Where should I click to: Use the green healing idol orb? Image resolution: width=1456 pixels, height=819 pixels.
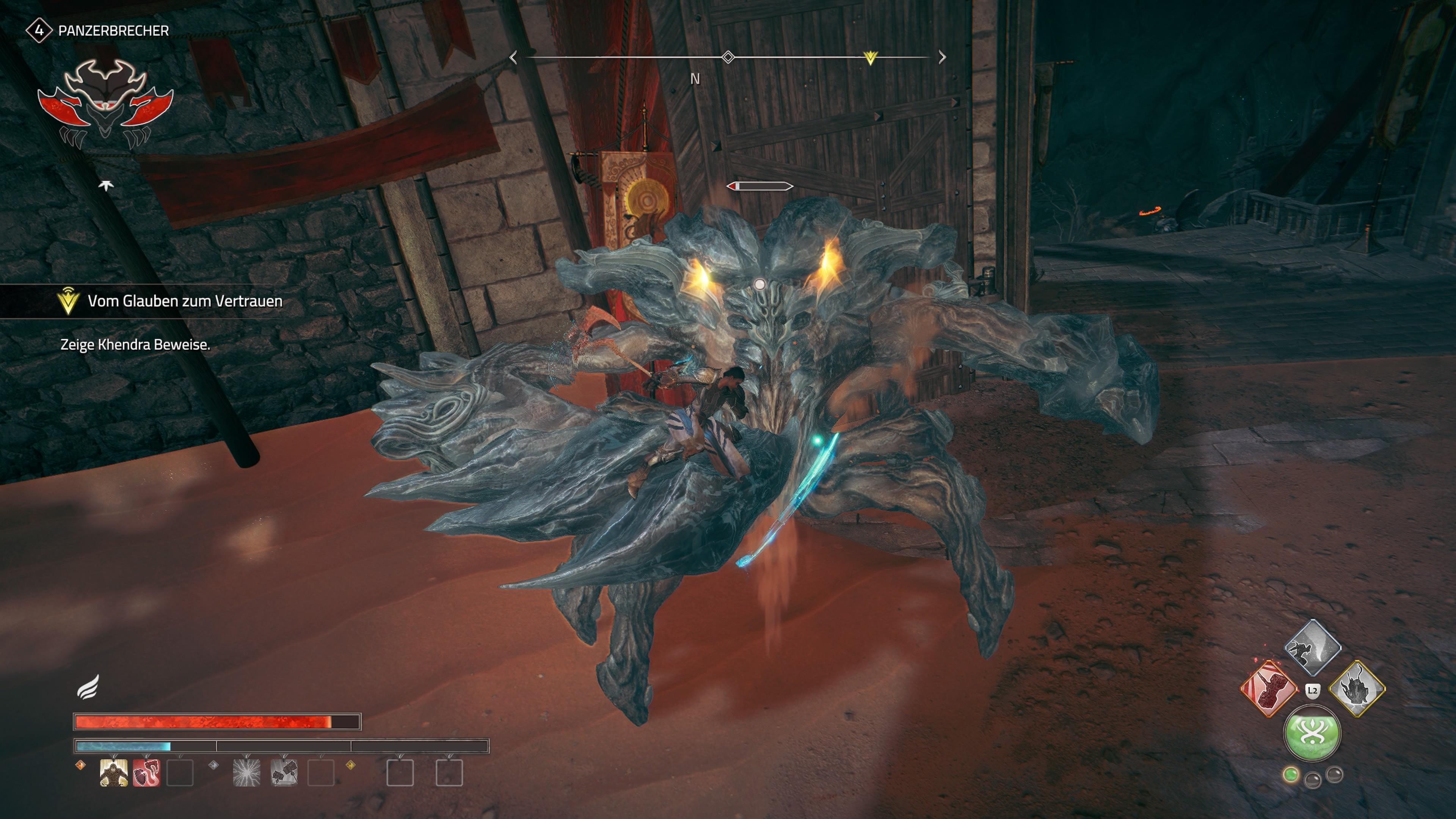coord(1312,733)
